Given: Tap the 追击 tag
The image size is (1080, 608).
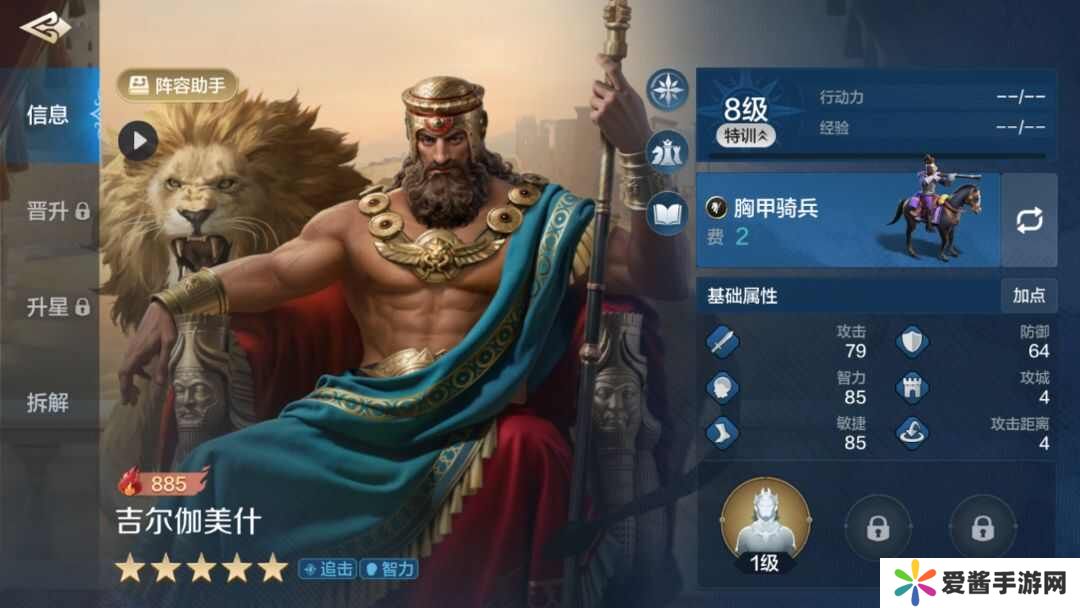Looking at the screenshot, I should click(327, 569).
